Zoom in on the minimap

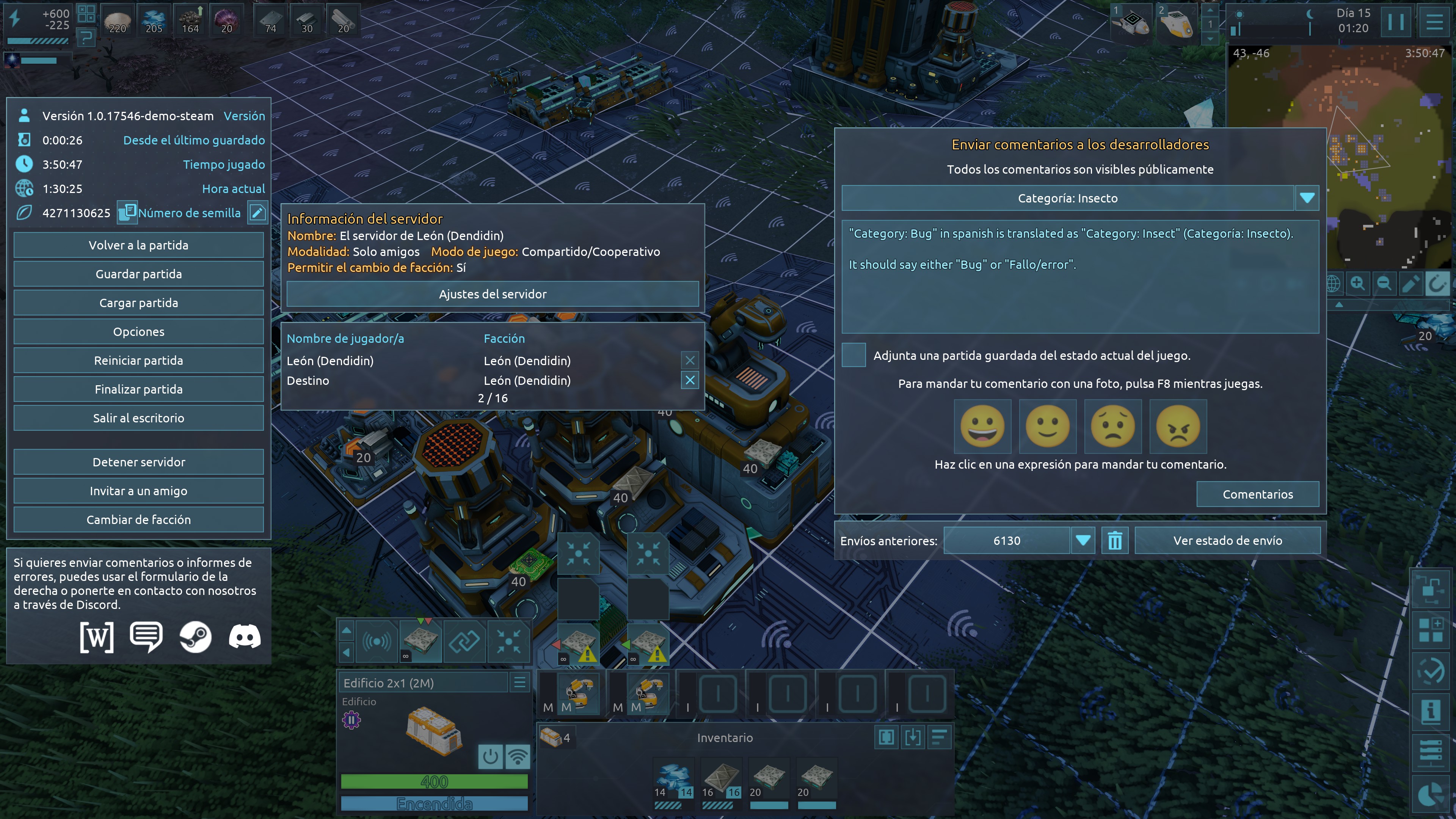[x=1358, y=283]
